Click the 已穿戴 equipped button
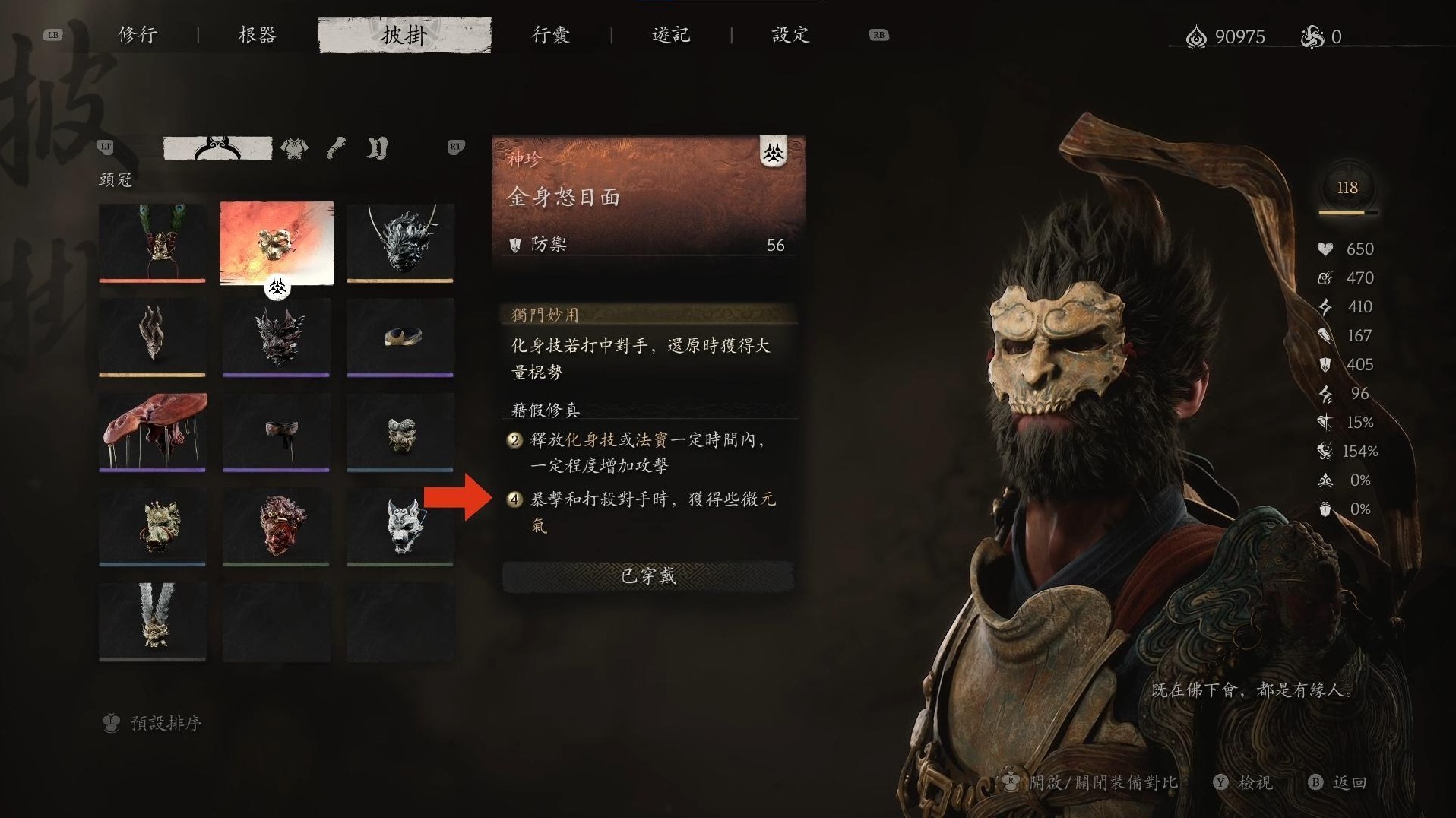Screen dimensions: 1456x818 [x=647, y=576]
